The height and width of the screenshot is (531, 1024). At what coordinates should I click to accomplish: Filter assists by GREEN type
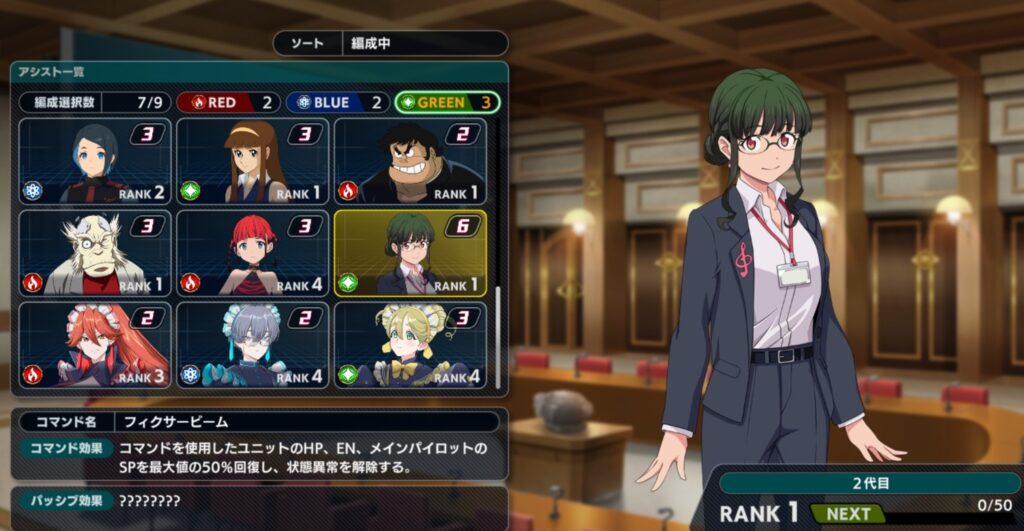pos(446,102)
